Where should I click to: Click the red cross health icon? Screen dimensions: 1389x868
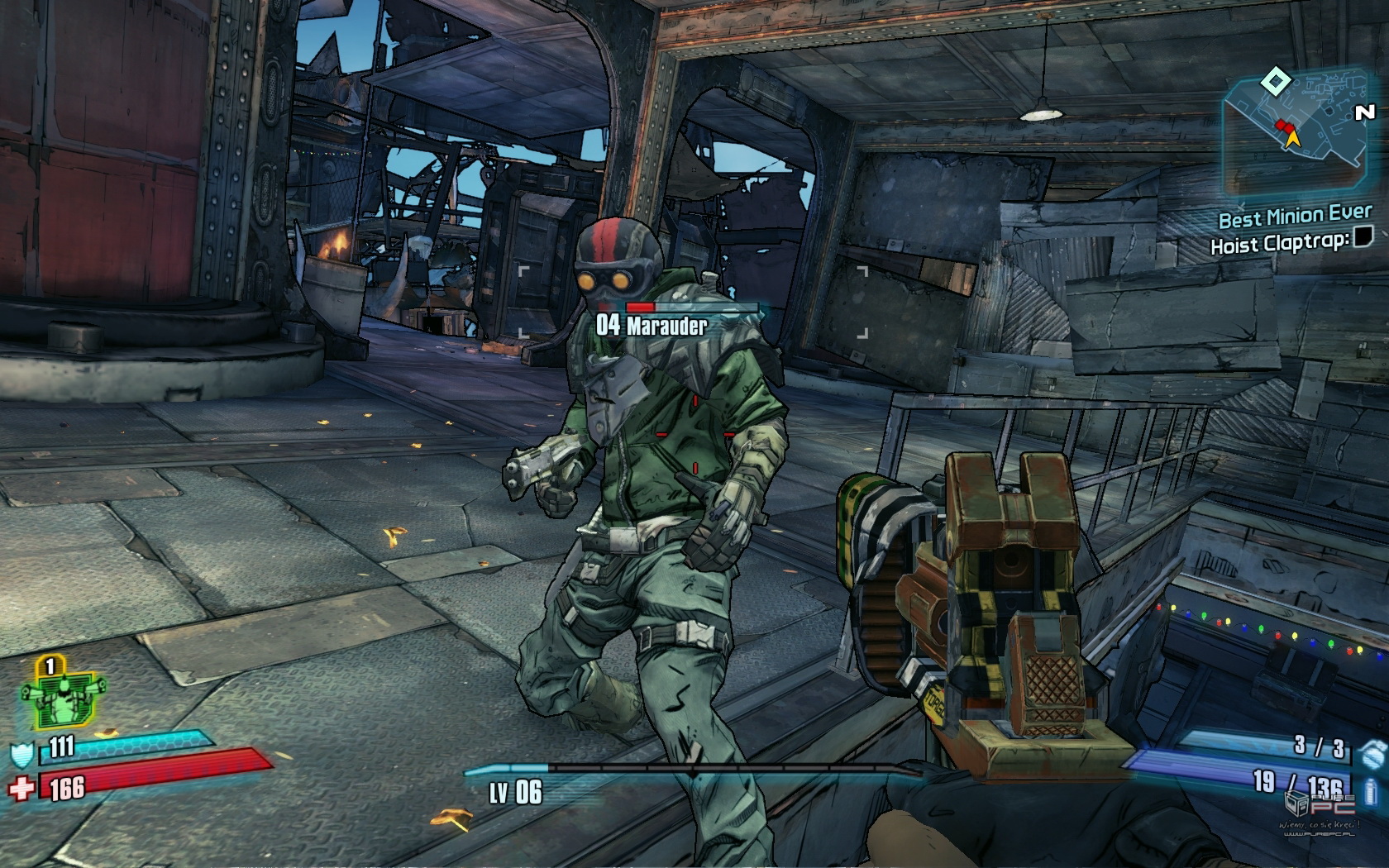coord(21,788)
